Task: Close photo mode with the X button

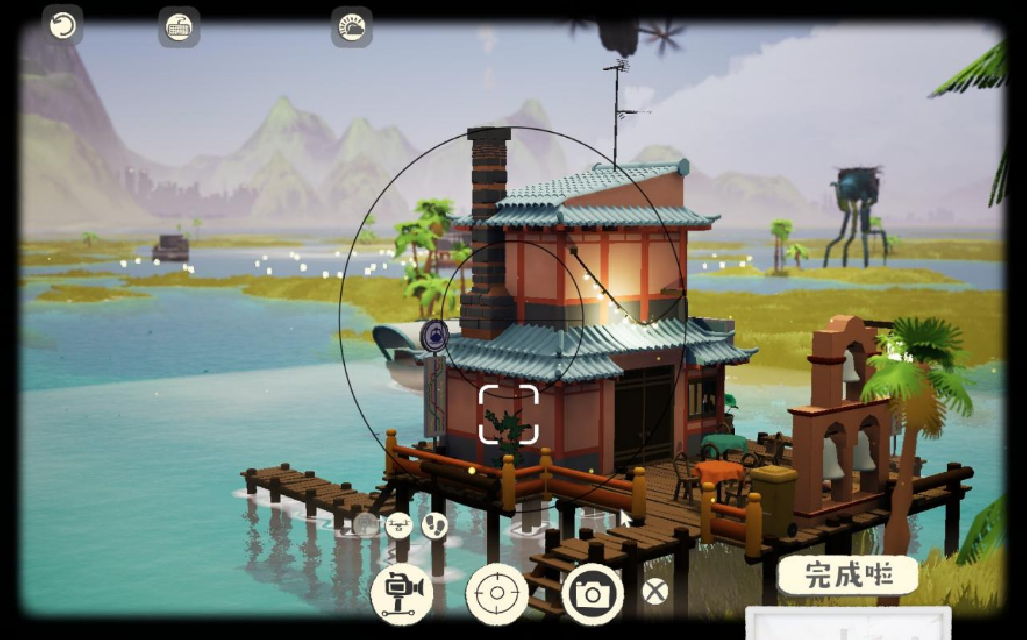Action: click(655, 592)
